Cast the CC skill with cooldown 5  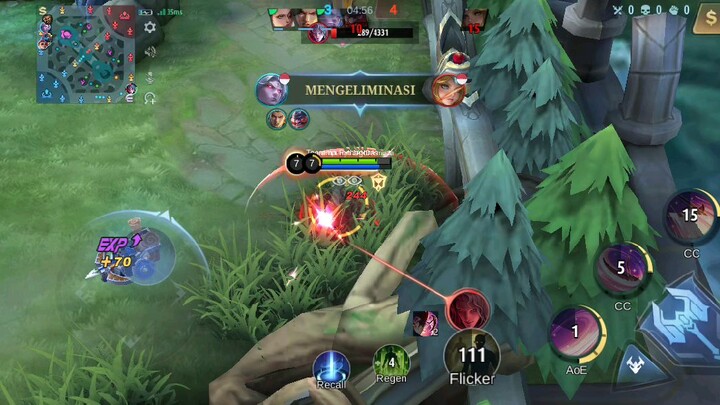coord(622,269)
